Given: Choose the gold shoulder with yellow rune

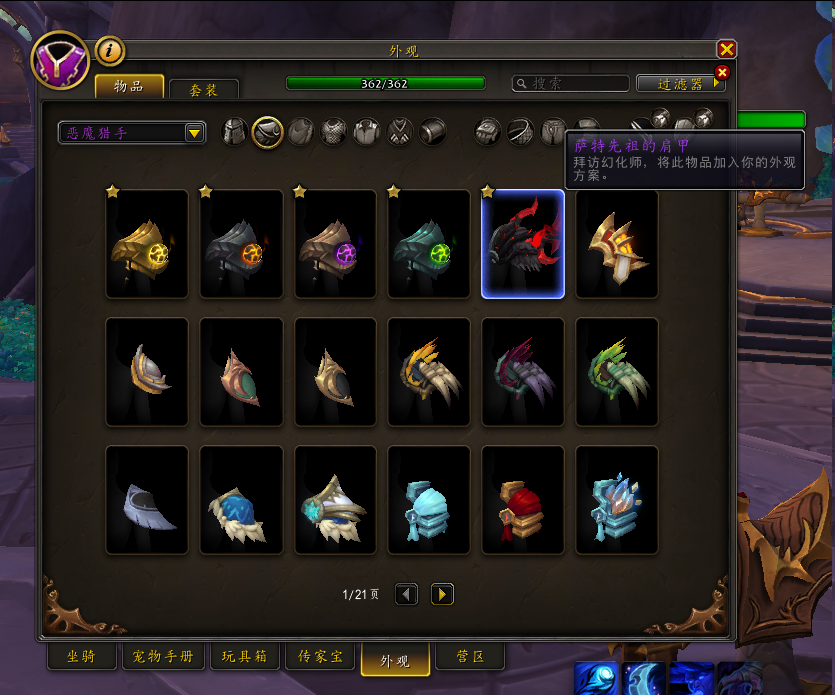Looking at the screenshot, I should [147, 244].
